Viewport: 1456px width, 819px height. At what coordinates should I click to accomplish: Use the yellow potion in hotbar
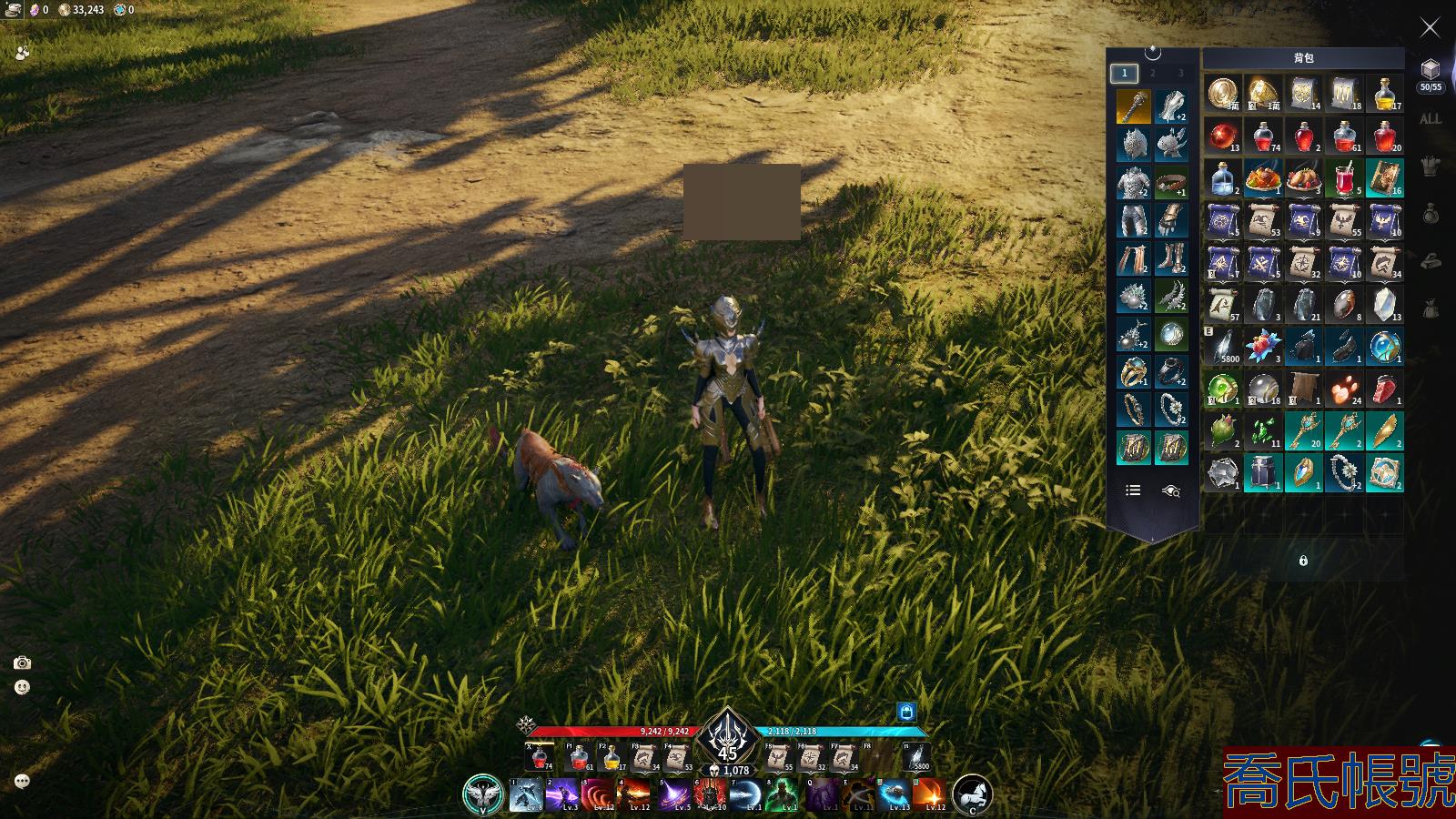pos(612,757)
